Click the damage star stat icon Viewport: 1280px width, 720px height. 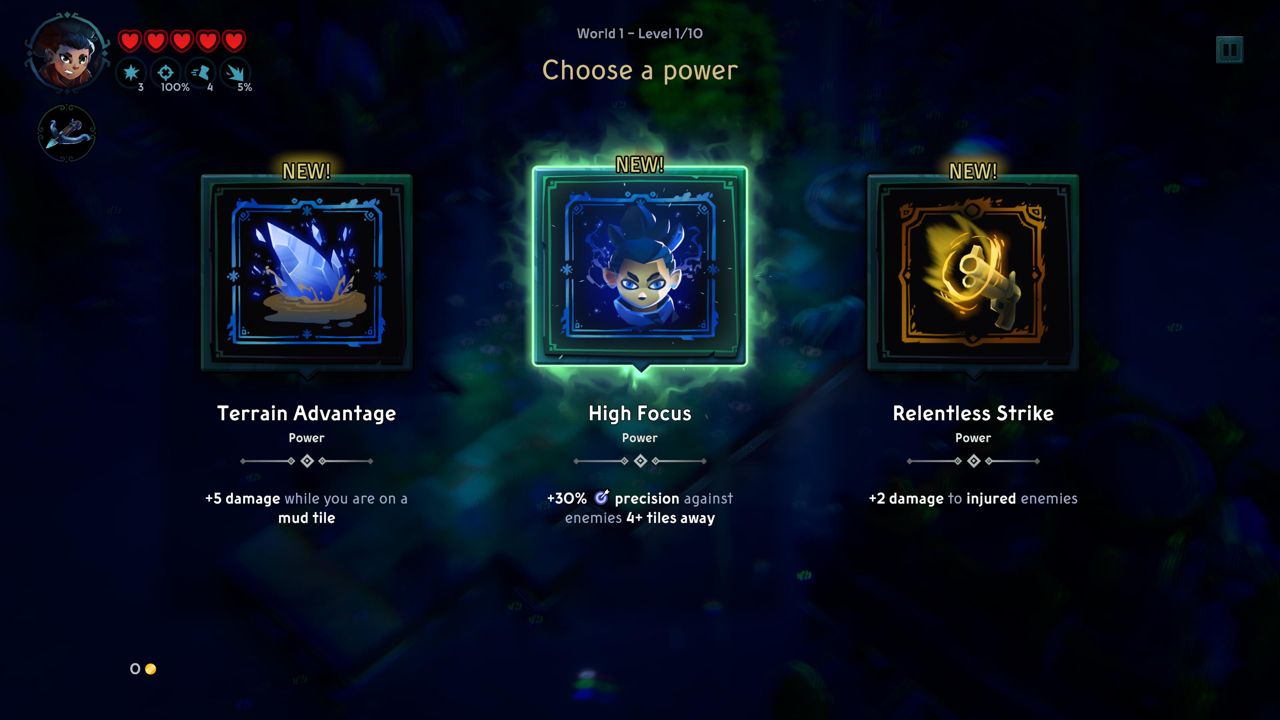click(132, 73)
